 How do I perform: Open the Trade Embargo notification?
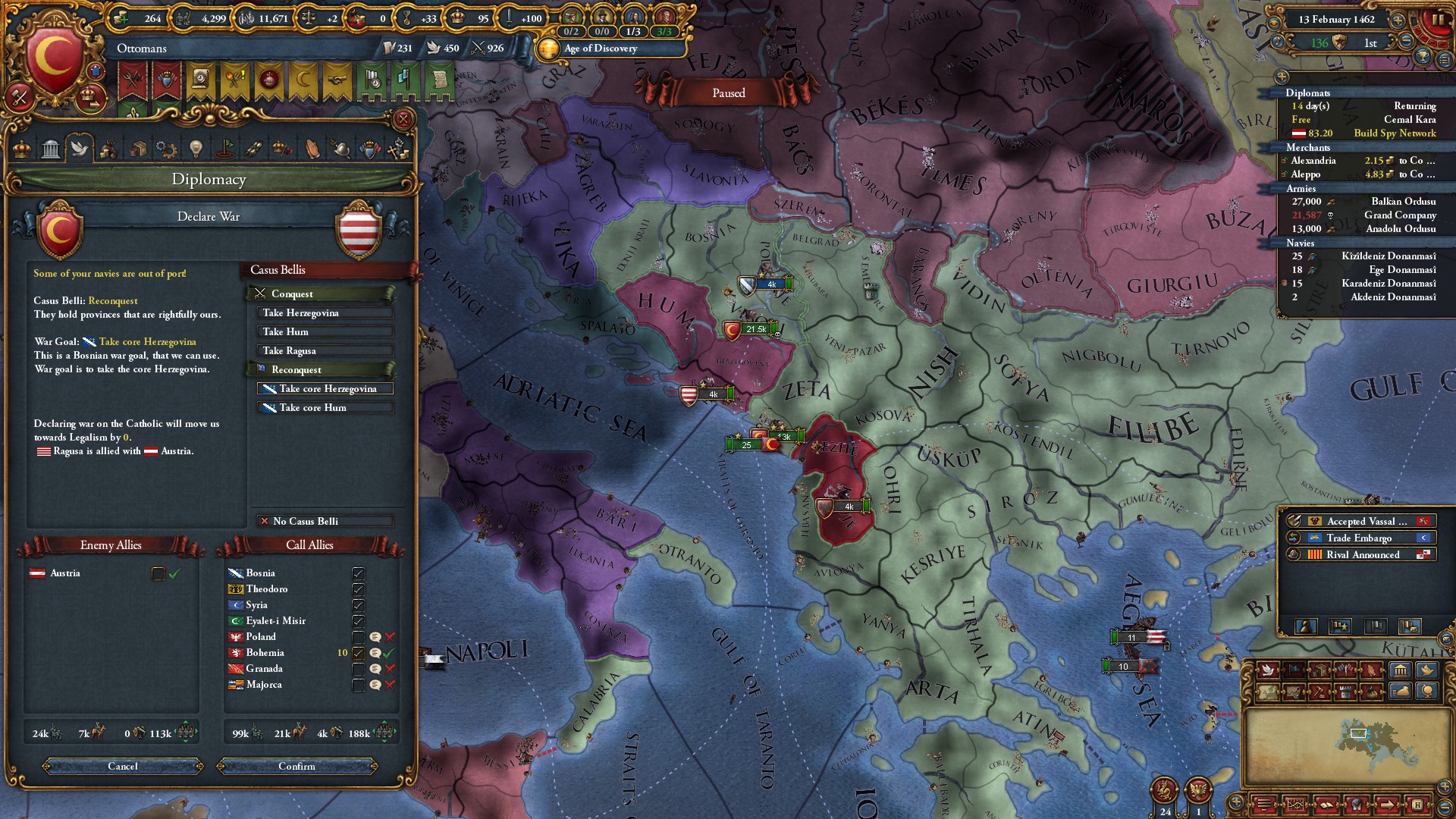(1358, 538)
